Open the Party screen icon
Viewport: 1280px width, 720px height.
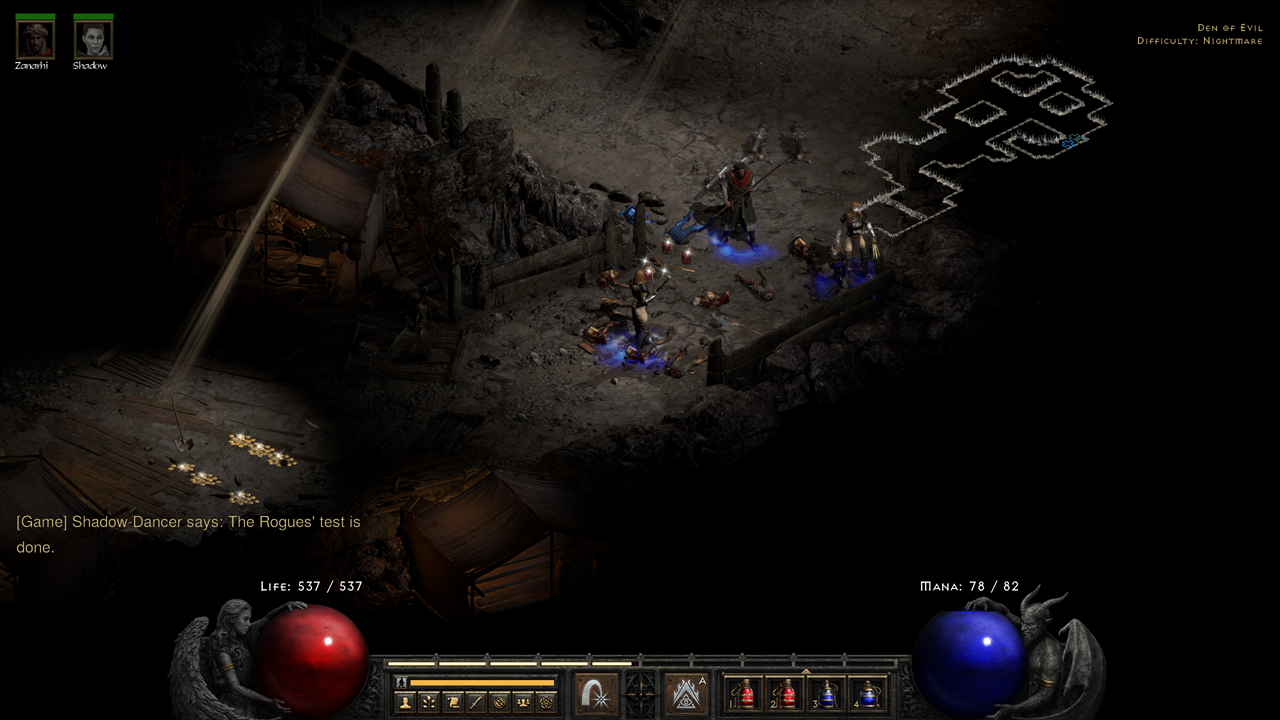coord(522,701)
